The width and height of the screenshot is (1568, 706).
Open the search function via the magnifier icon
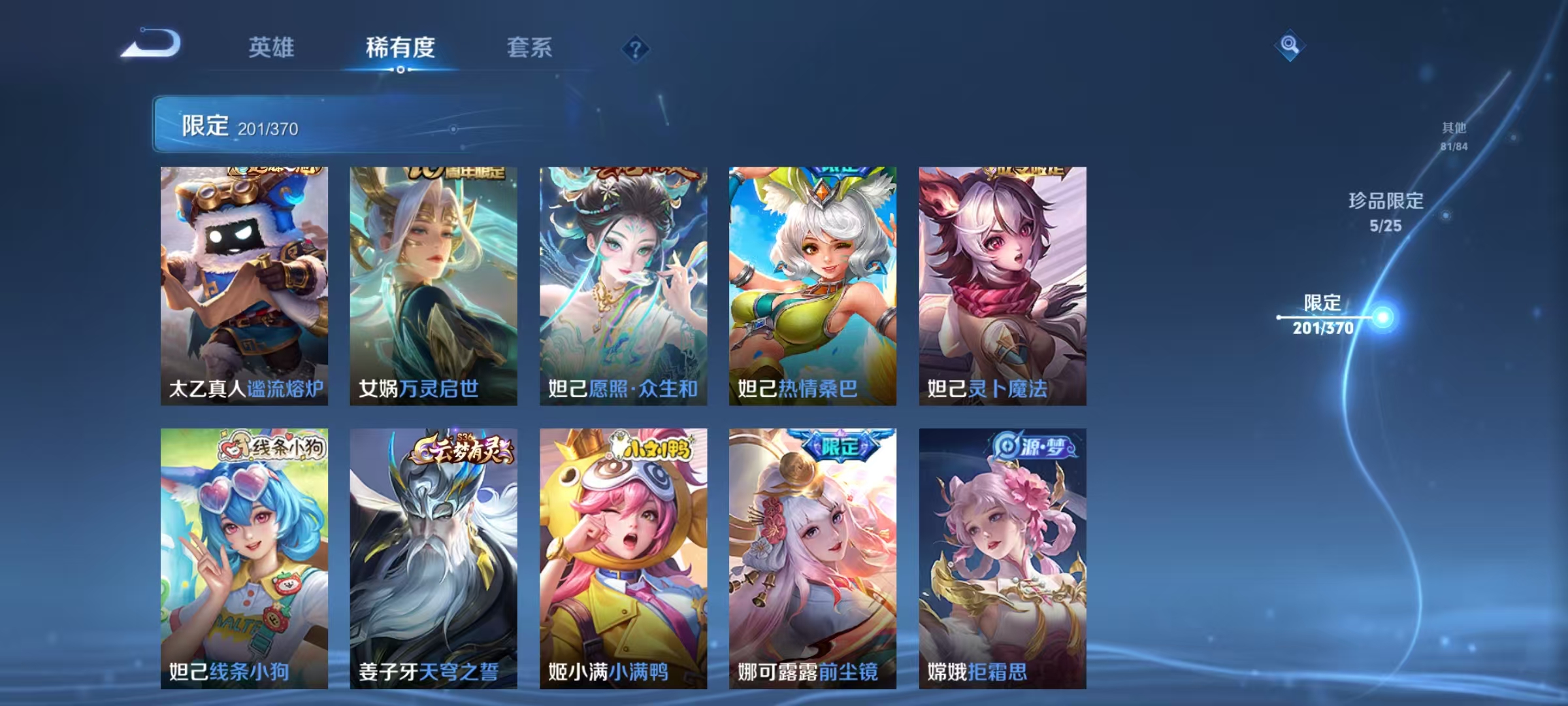tap(1289, 46)
